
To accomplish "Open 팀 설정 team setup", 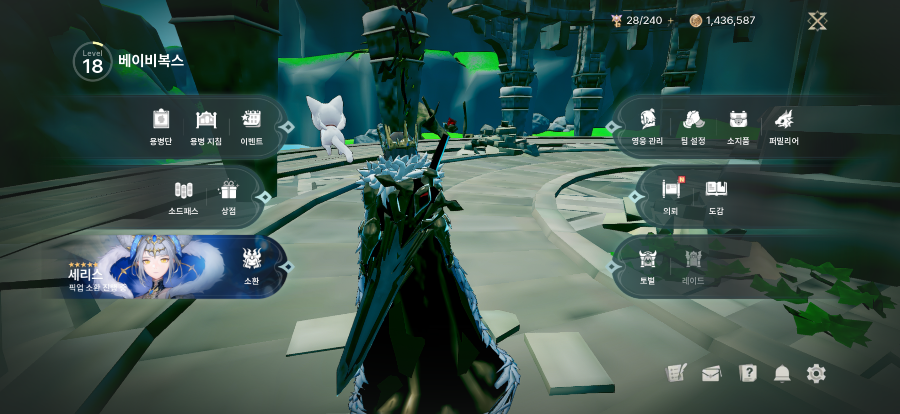I will pos(693,126).
